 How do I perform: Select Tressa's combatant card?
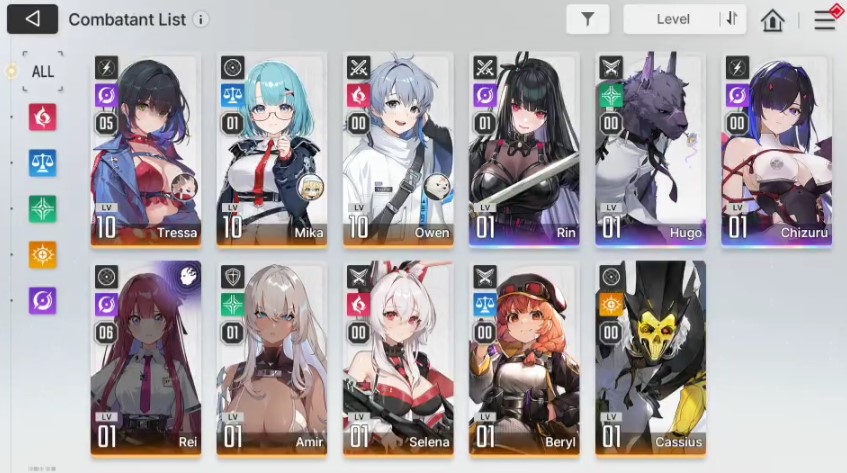tap(146, 150)
